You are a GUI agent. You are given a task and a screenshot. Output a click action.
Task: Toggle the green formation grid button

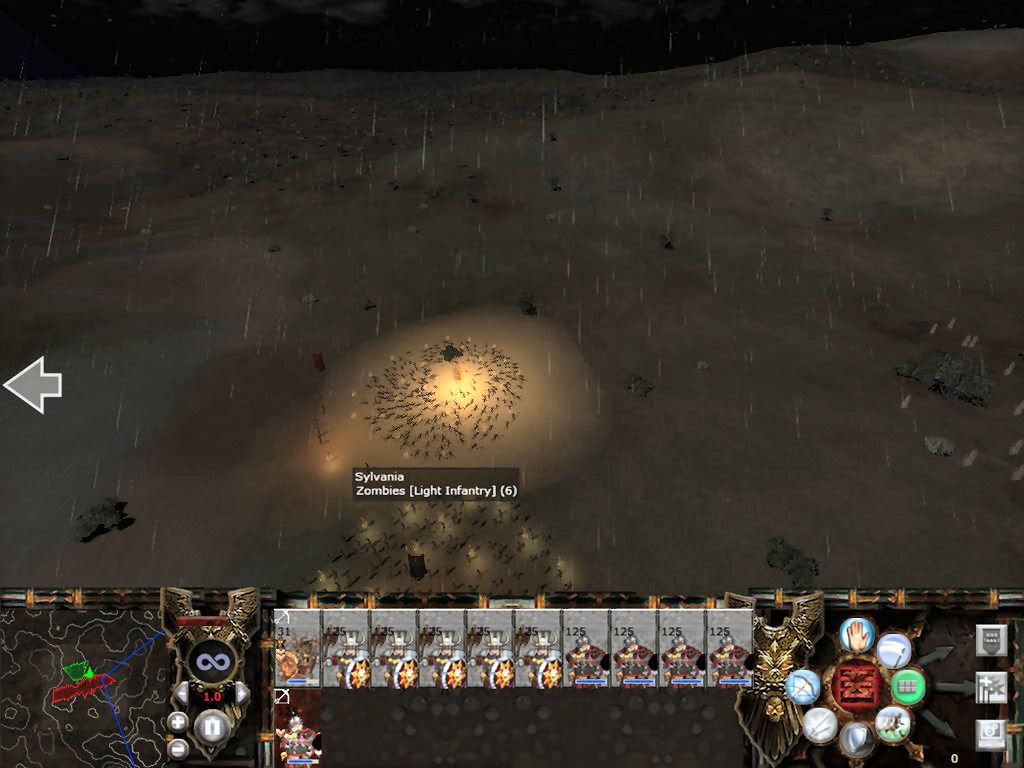tap(906, 686)
